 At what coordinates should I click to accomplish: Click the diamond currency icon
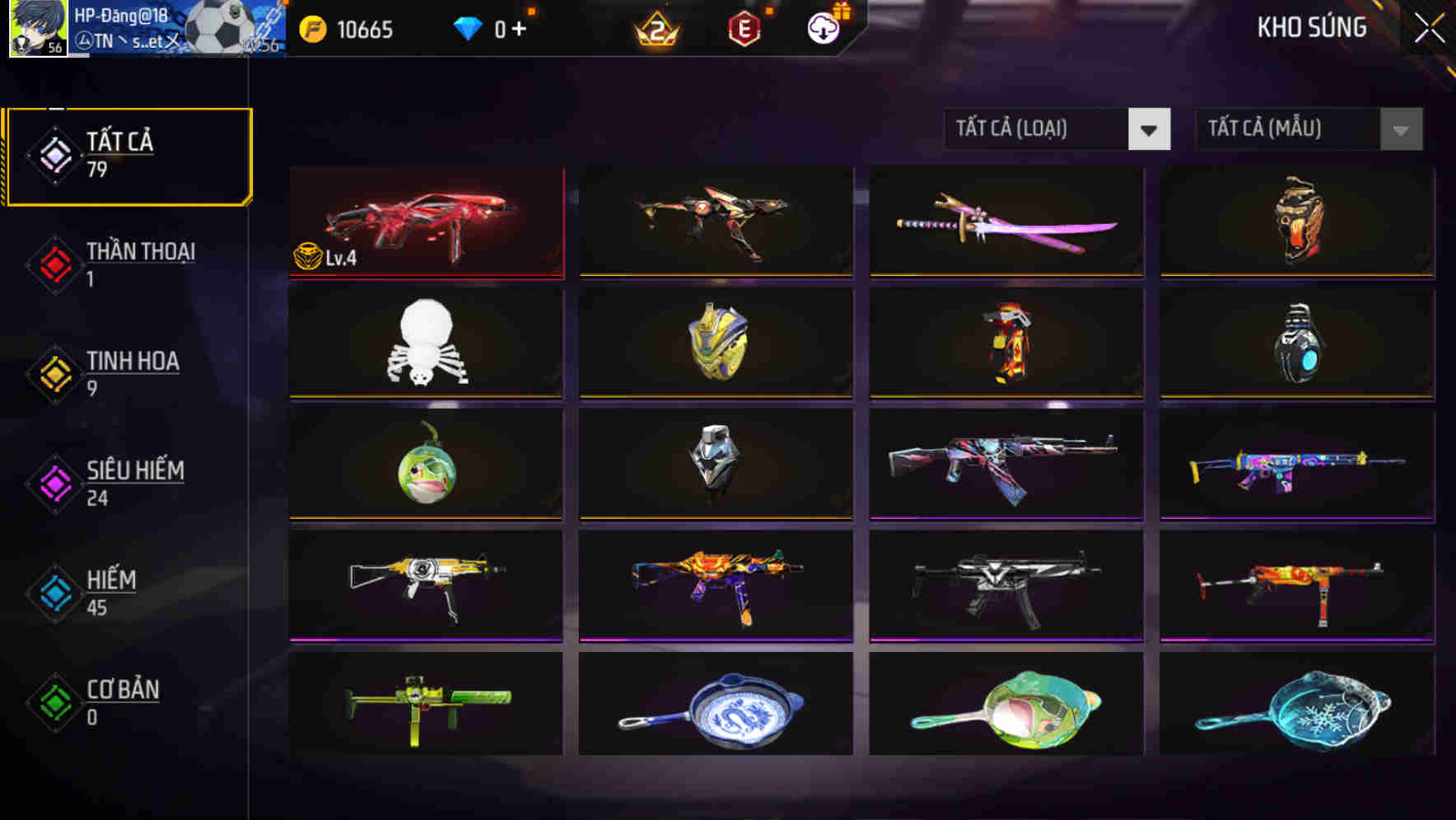[x=469, y=28]
